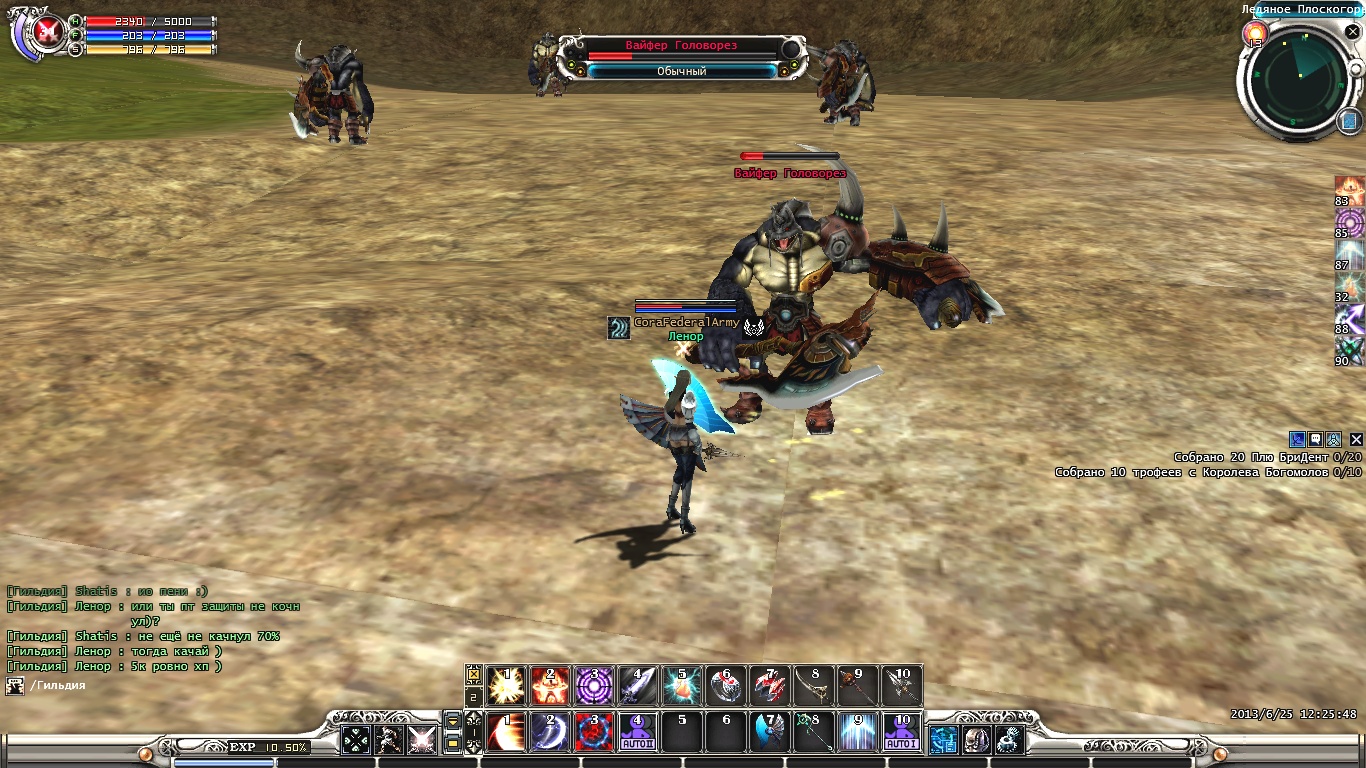Open the four-arrows movement menu icon
The height and width of the screenshot is (768, 1366).
point(356,739)
